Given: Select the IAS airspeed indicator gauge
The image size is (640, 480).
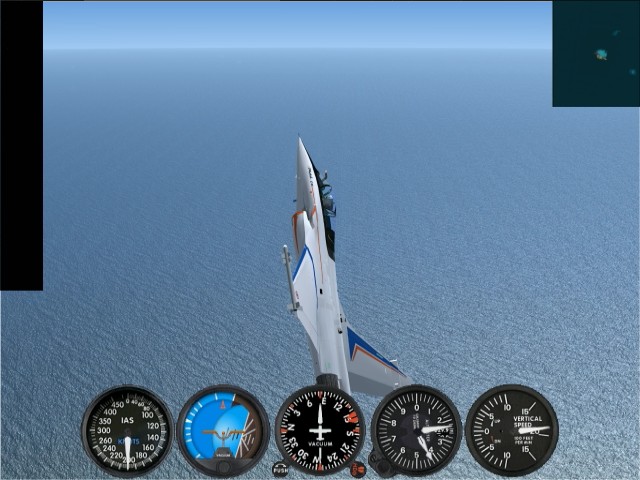Looking at the screenshot, I should pos(127,430).
